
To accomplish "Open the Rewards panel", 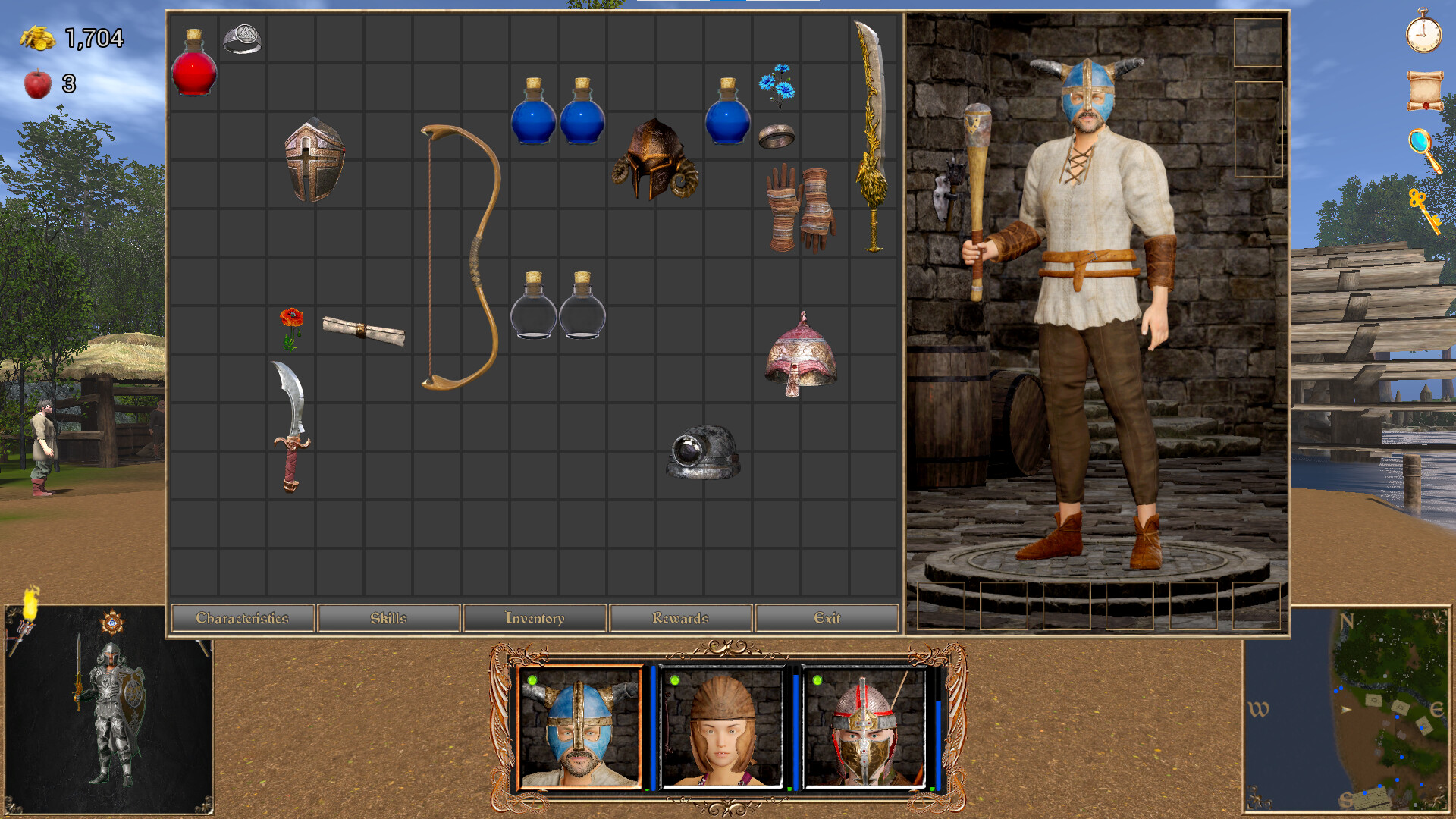I will coord(680,618).
